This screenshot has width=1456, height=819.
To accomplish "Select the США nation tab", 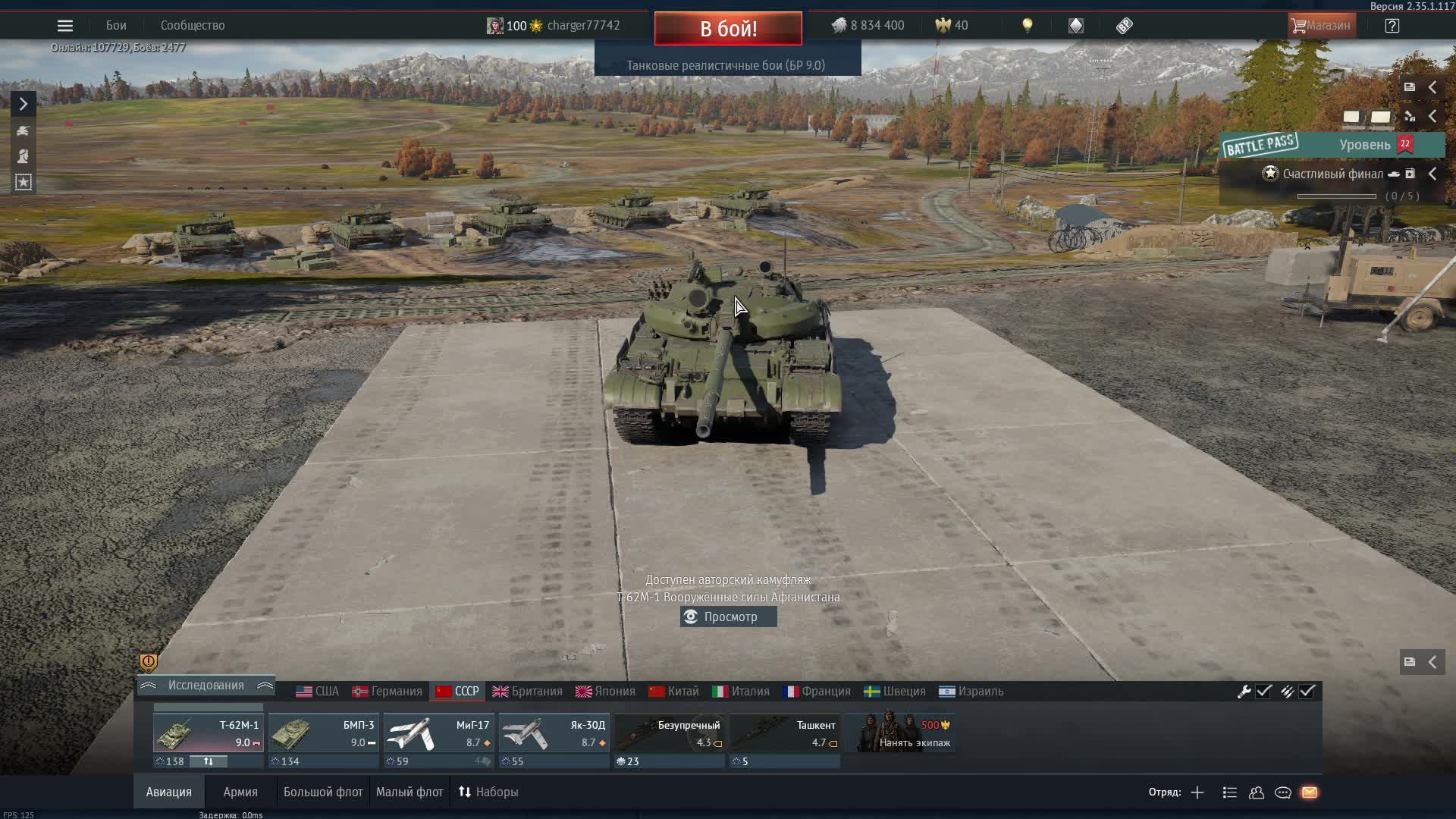I will pyautogui.click(x=318, y=692).
